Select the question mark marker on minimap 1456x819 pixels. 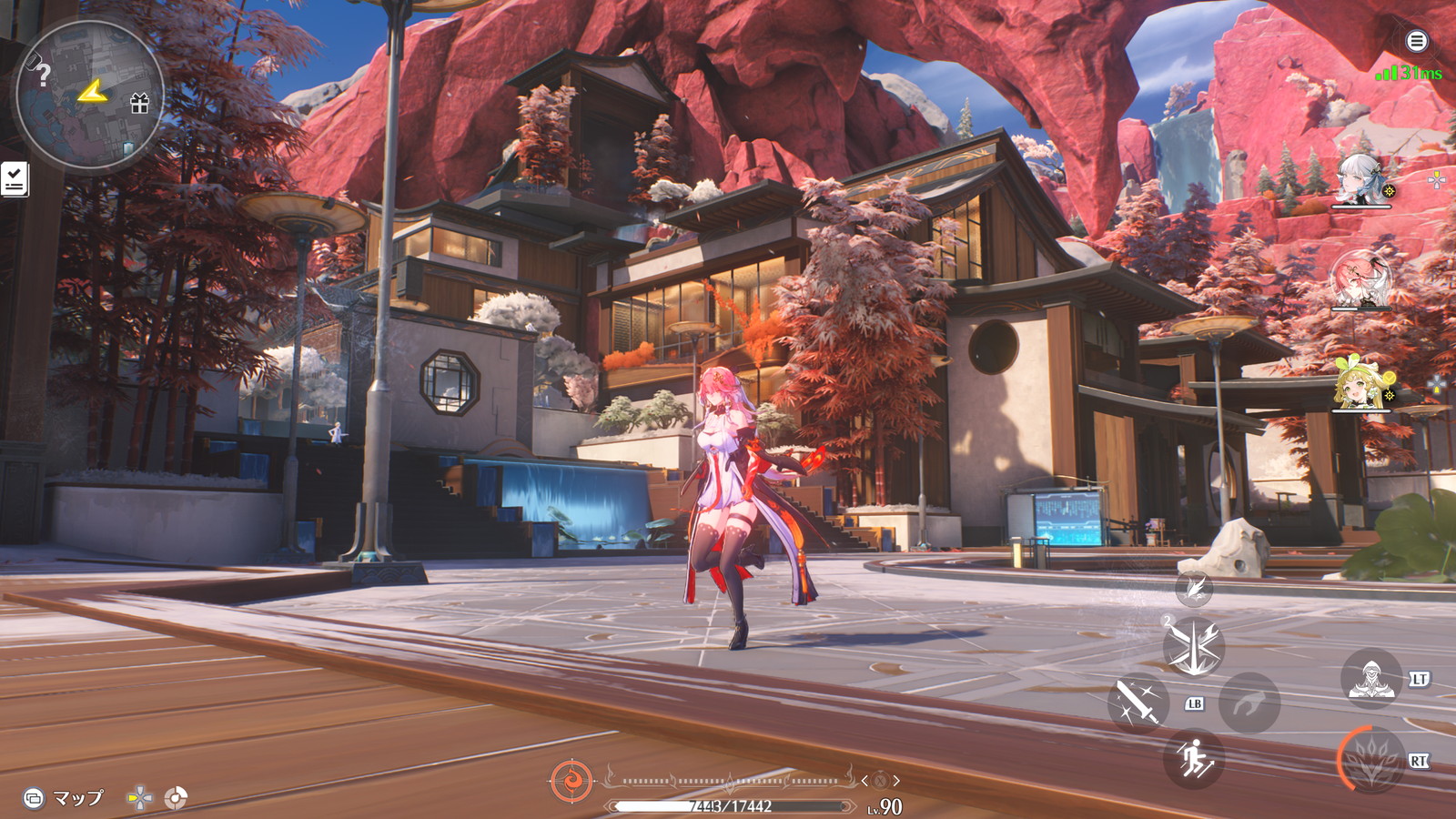tap(42, 75)
